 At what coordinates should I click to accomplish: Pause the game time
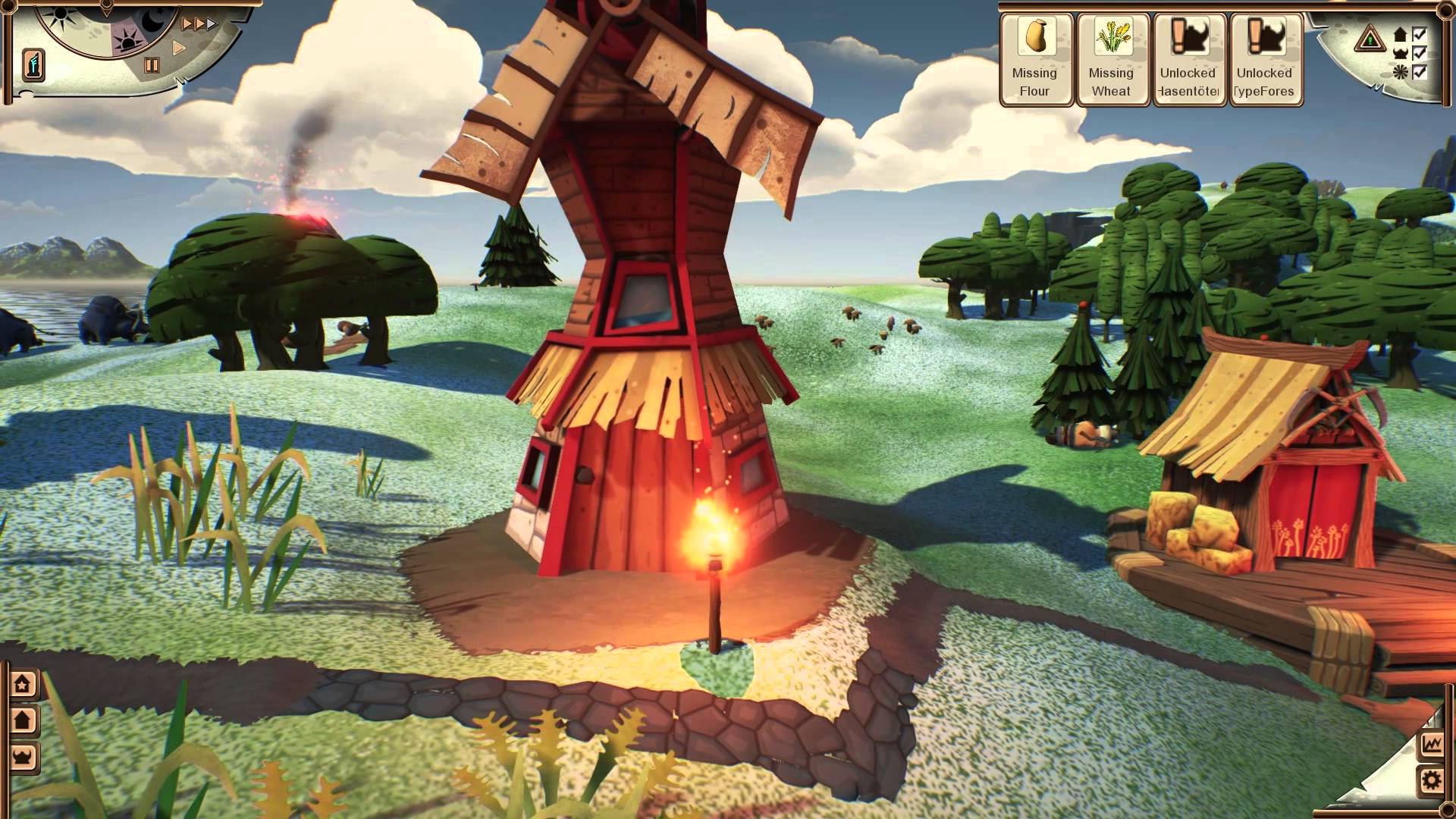[152, 65]
